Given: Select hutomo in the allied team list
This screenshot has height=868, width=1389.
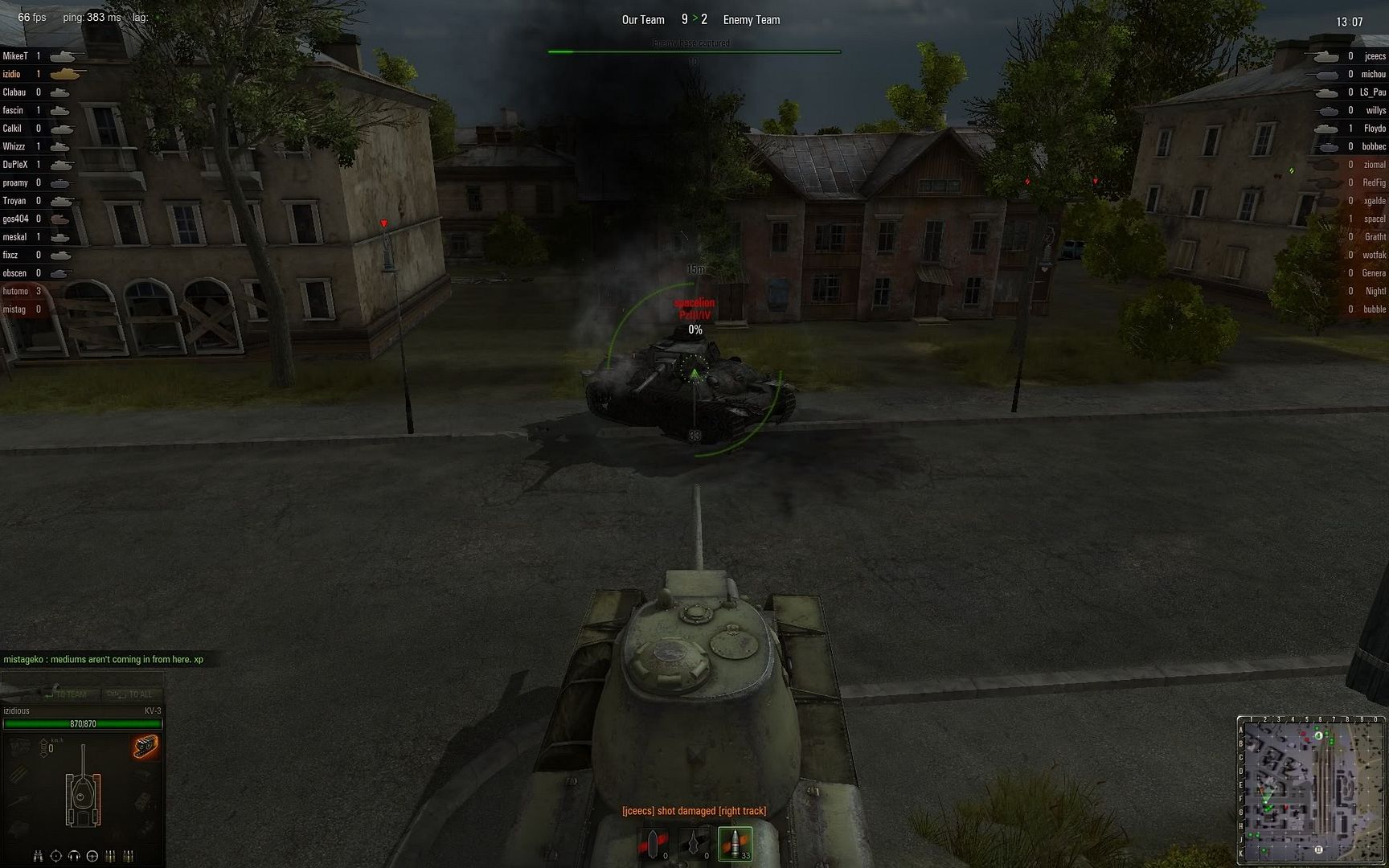Looking at the screenshot, I should (15, 291).
